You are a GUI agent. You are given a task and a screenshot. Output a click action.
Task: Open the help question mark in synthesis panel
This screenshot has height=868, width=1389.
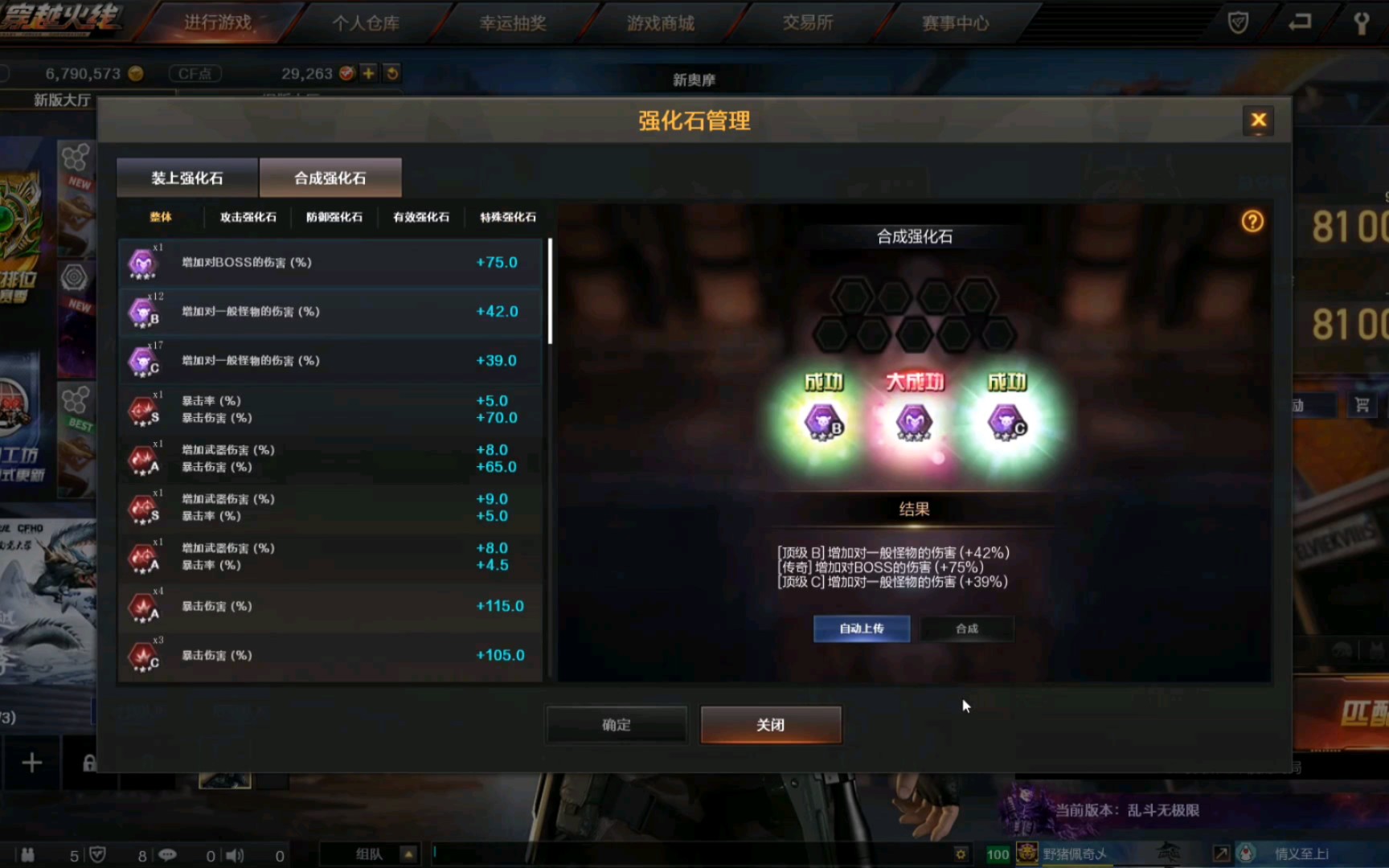coord(1252,222)
